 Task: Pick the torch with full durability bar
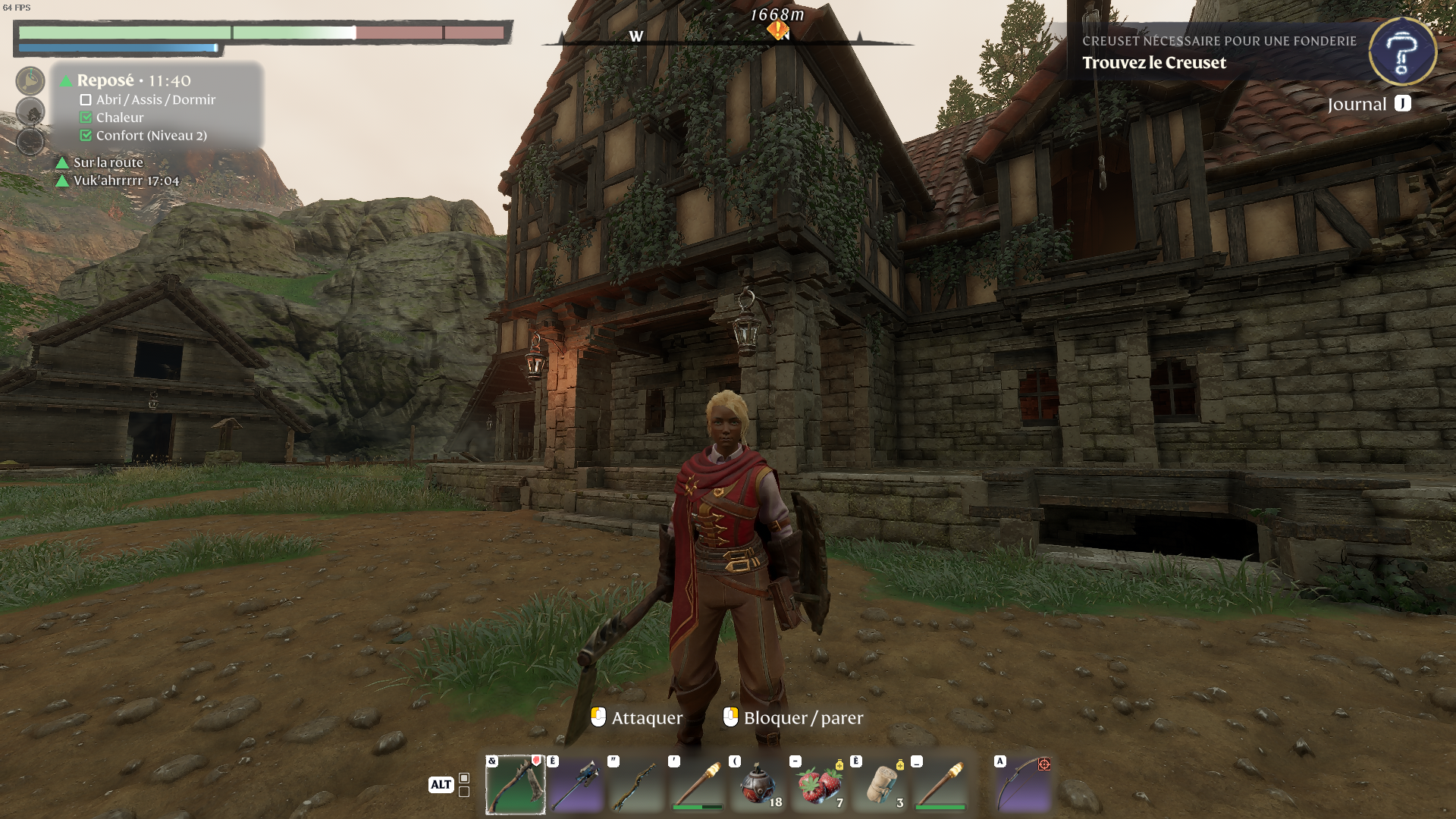point(940,785)
